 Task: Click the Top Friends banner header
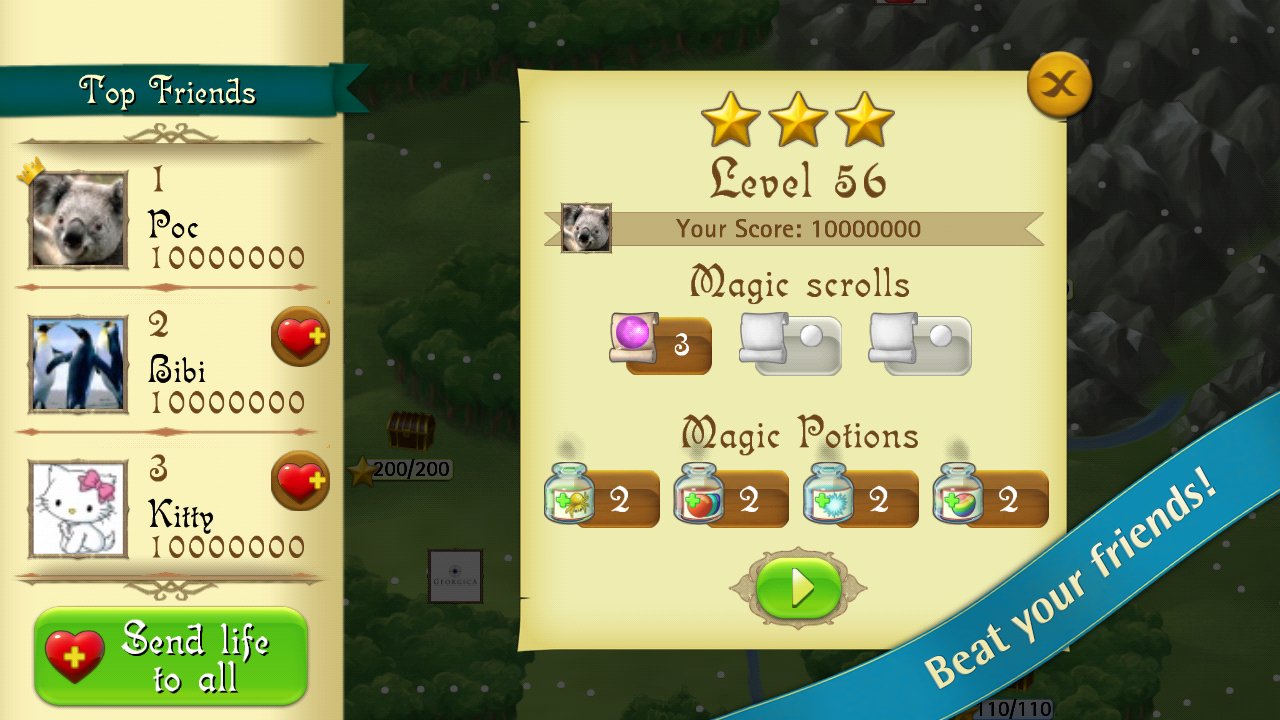167,89
